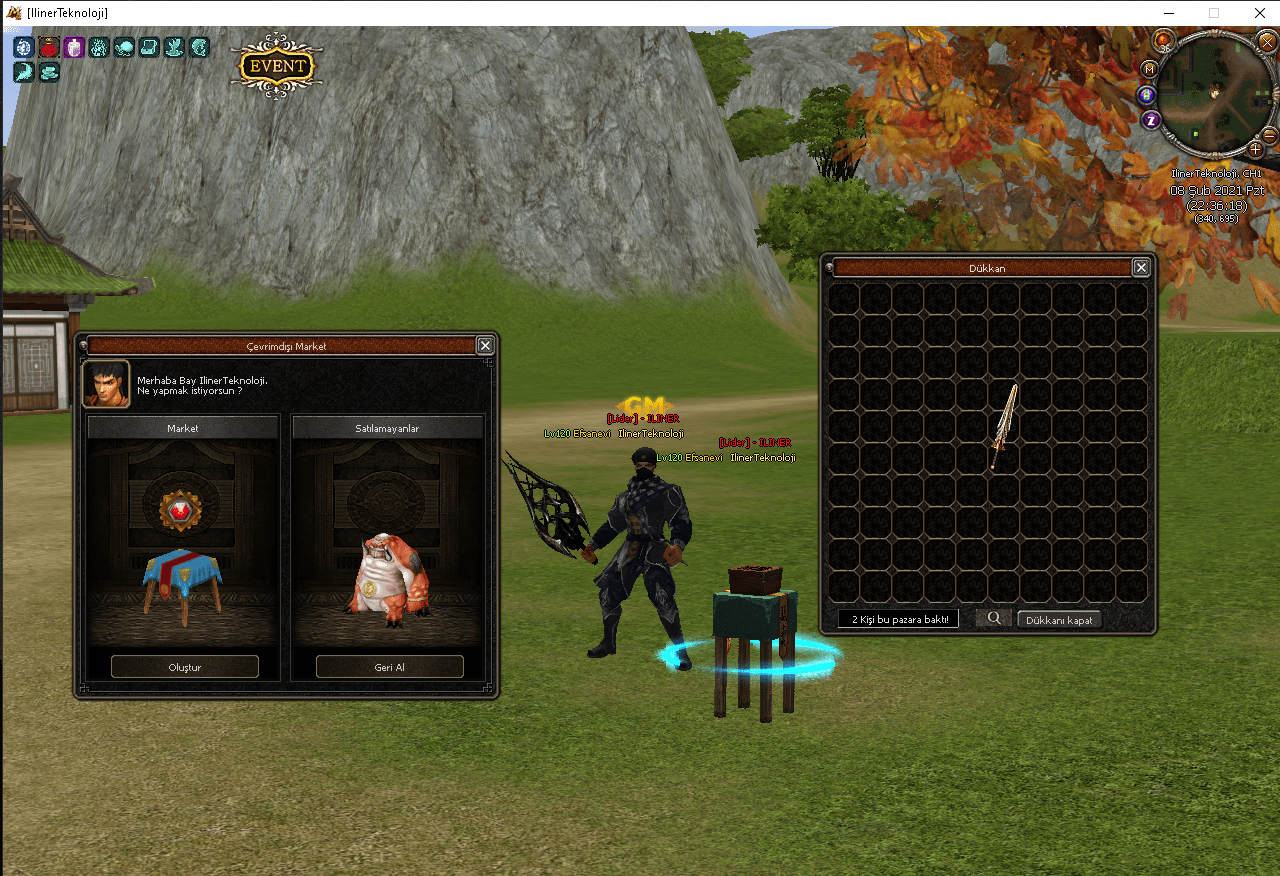Click the circular minimap
This screenshot has height=876, width=1280.
pos(1214,94)
